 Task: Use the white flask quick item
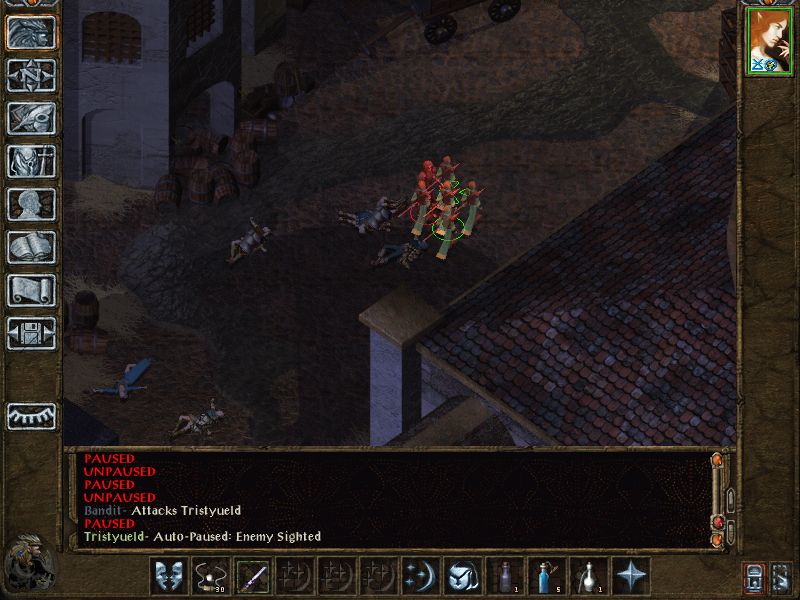click(589, 576)
